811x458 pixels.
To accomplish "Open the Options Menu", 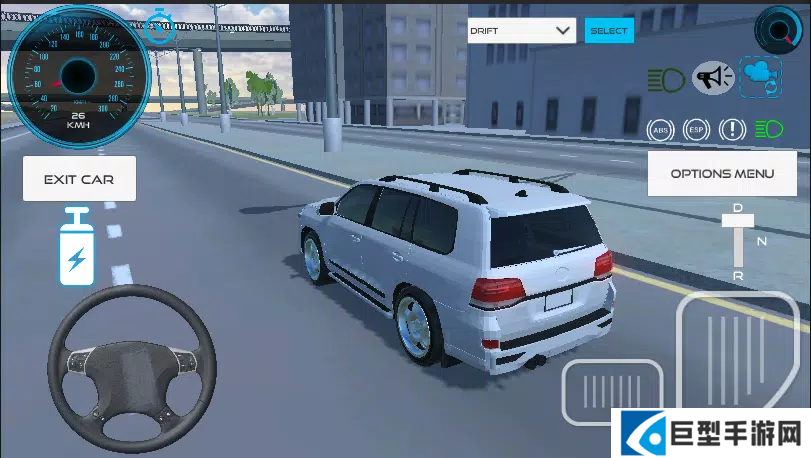I will 722,174.
